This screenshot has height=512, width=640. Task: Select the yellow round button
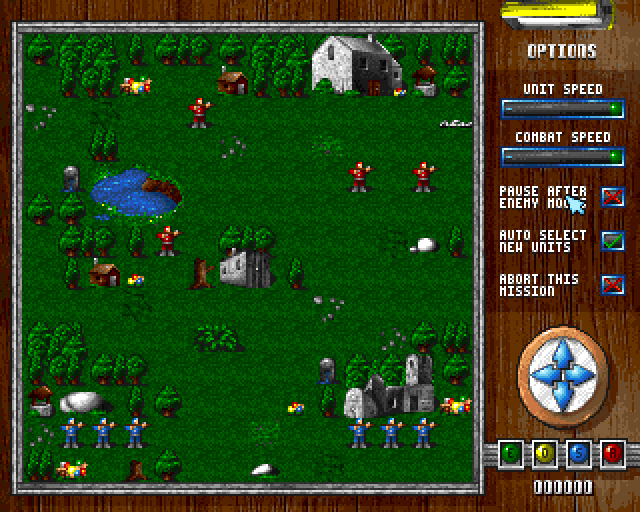tap(546, 454)
